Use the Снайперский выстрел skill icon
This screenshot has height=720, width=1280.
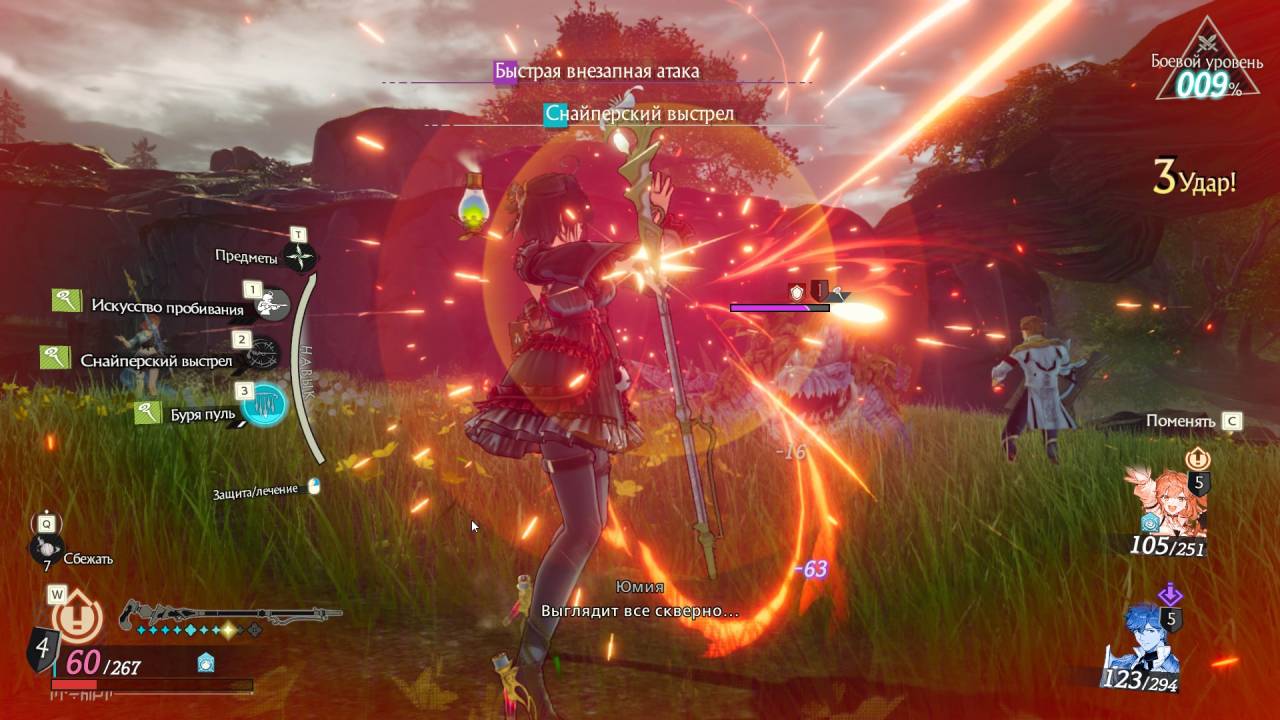coord(263,355)
